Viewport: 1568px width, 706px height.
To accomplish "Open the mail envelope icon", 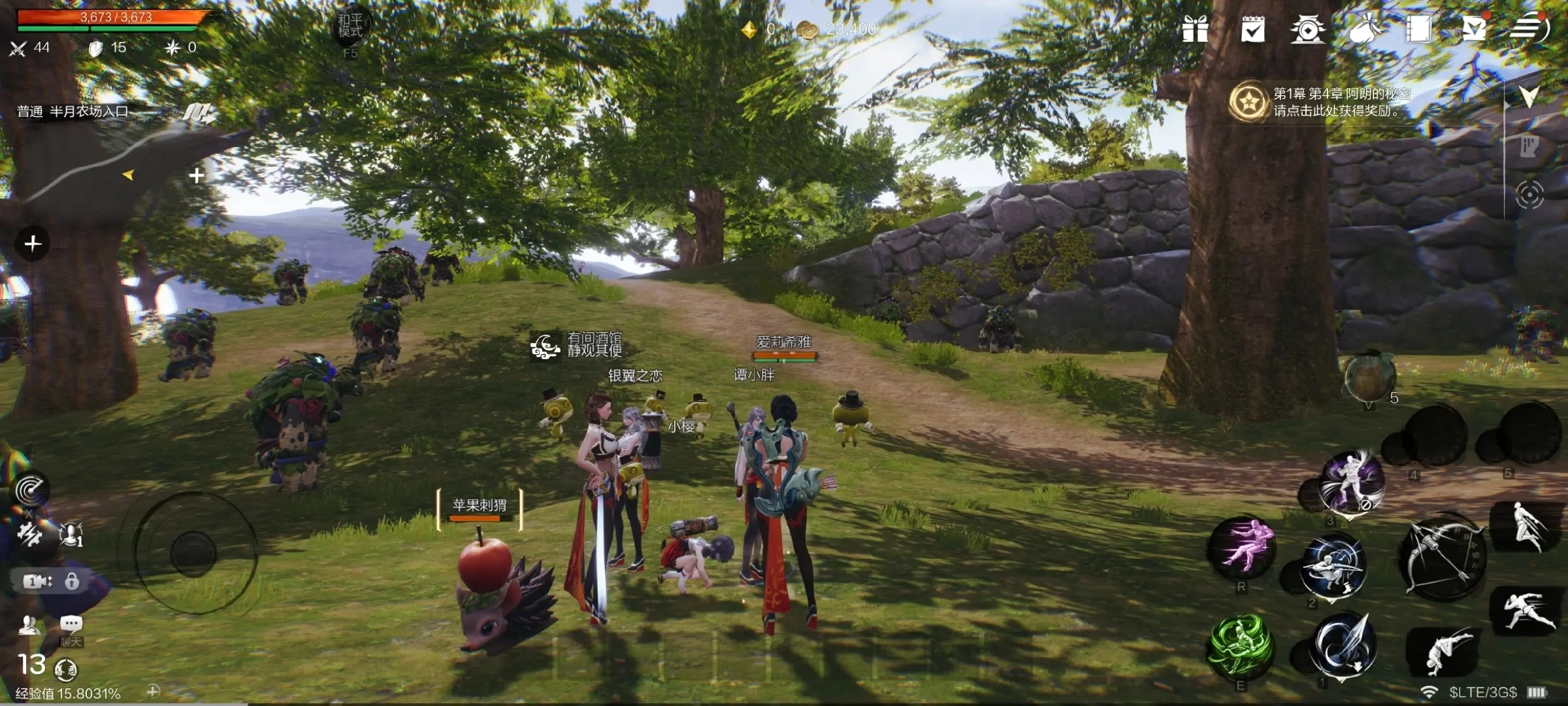I will (x=1474, y=29).
